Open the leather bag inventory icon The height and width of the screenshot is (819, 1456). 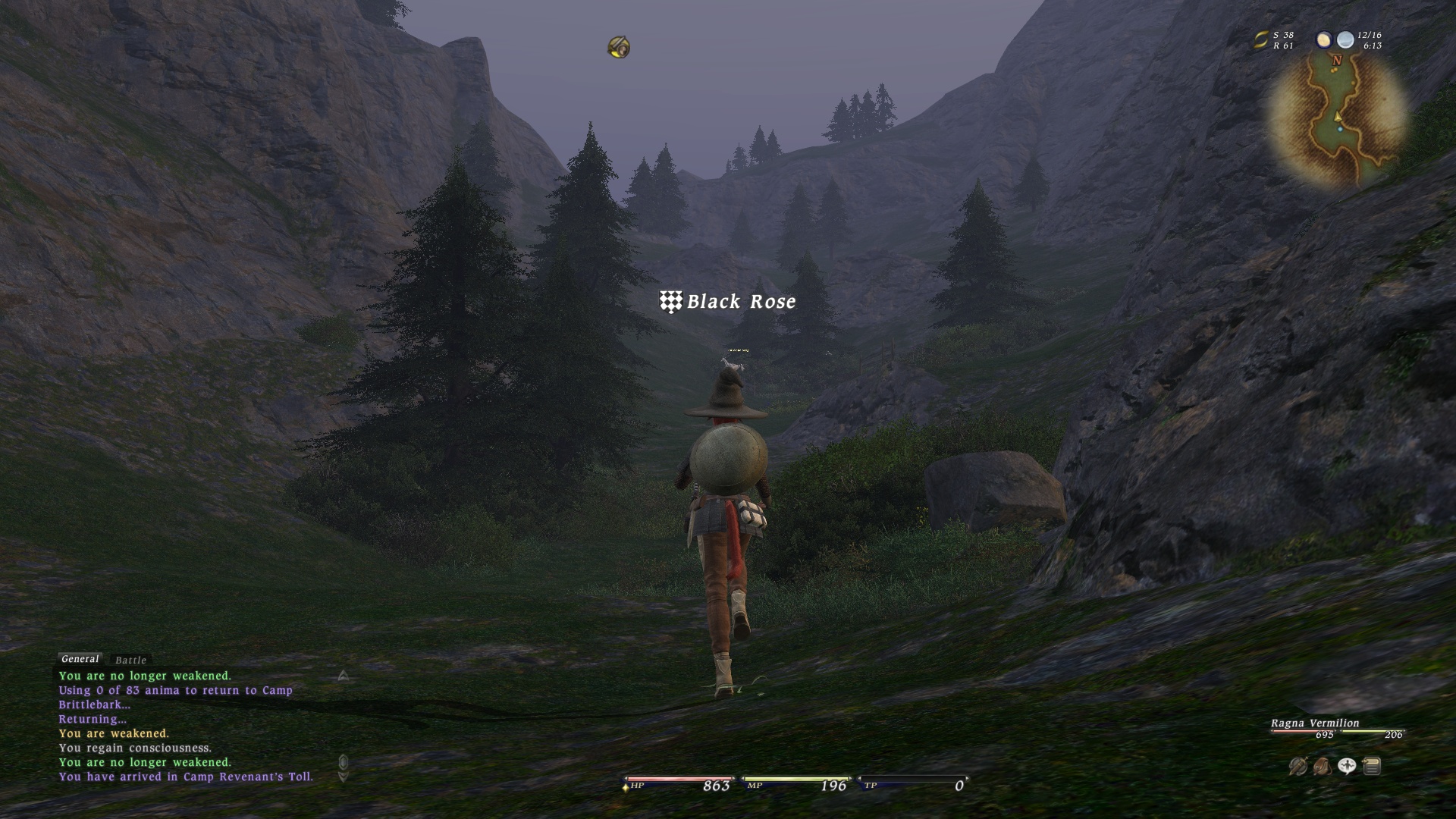tap(1322, 767)
